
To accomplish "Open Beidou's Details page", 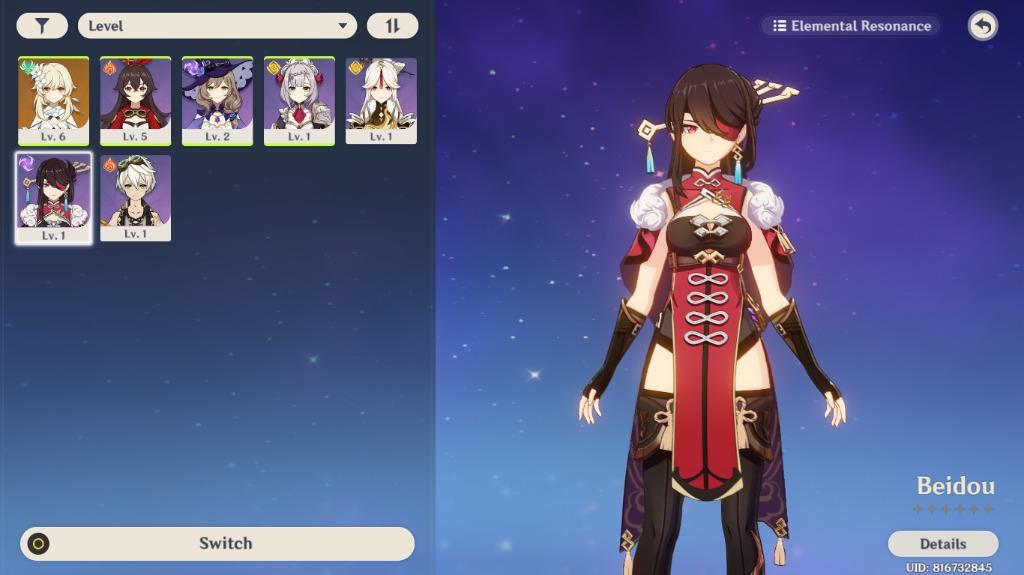I will click(x=942, y=544).
